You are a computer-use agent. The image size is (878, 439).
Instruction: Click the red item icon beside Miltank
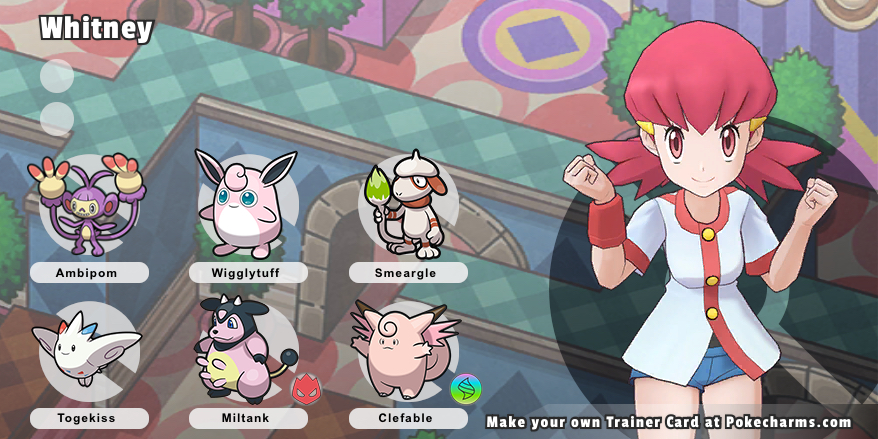(305, 388)
